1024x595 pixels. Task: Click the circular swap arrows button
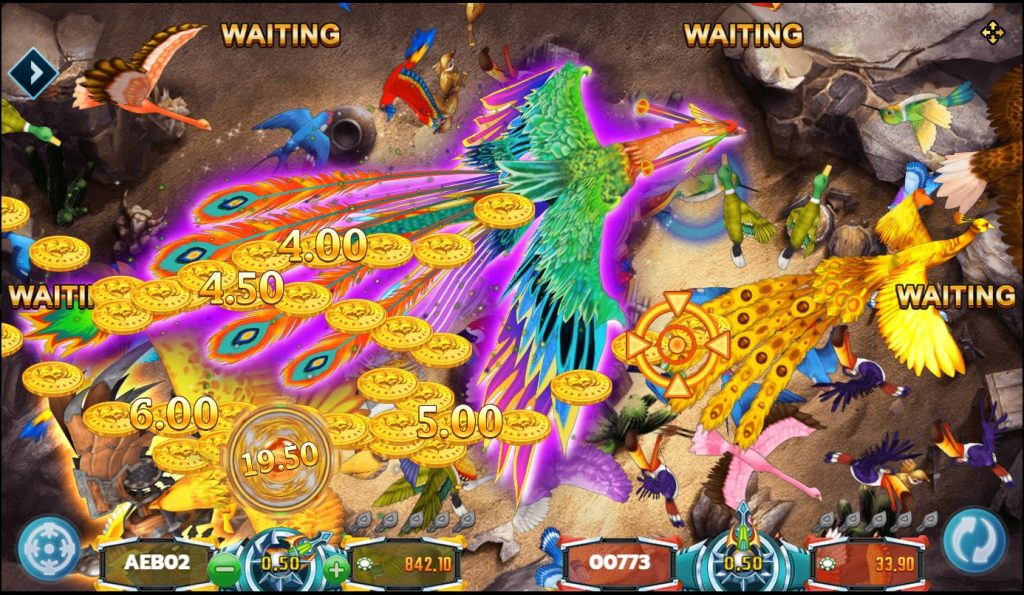pos(974,542)
